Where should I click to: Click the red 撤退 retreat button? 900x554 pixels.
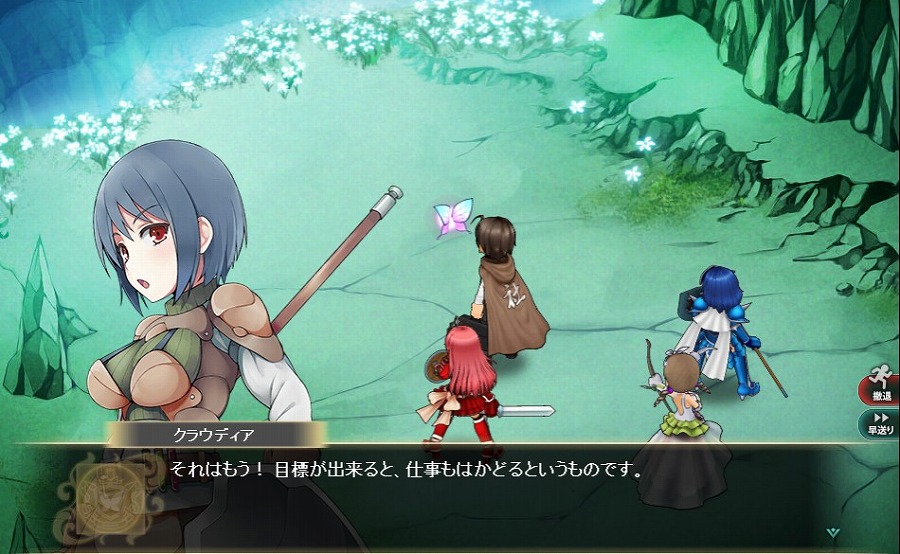click(x=880, y=387)
